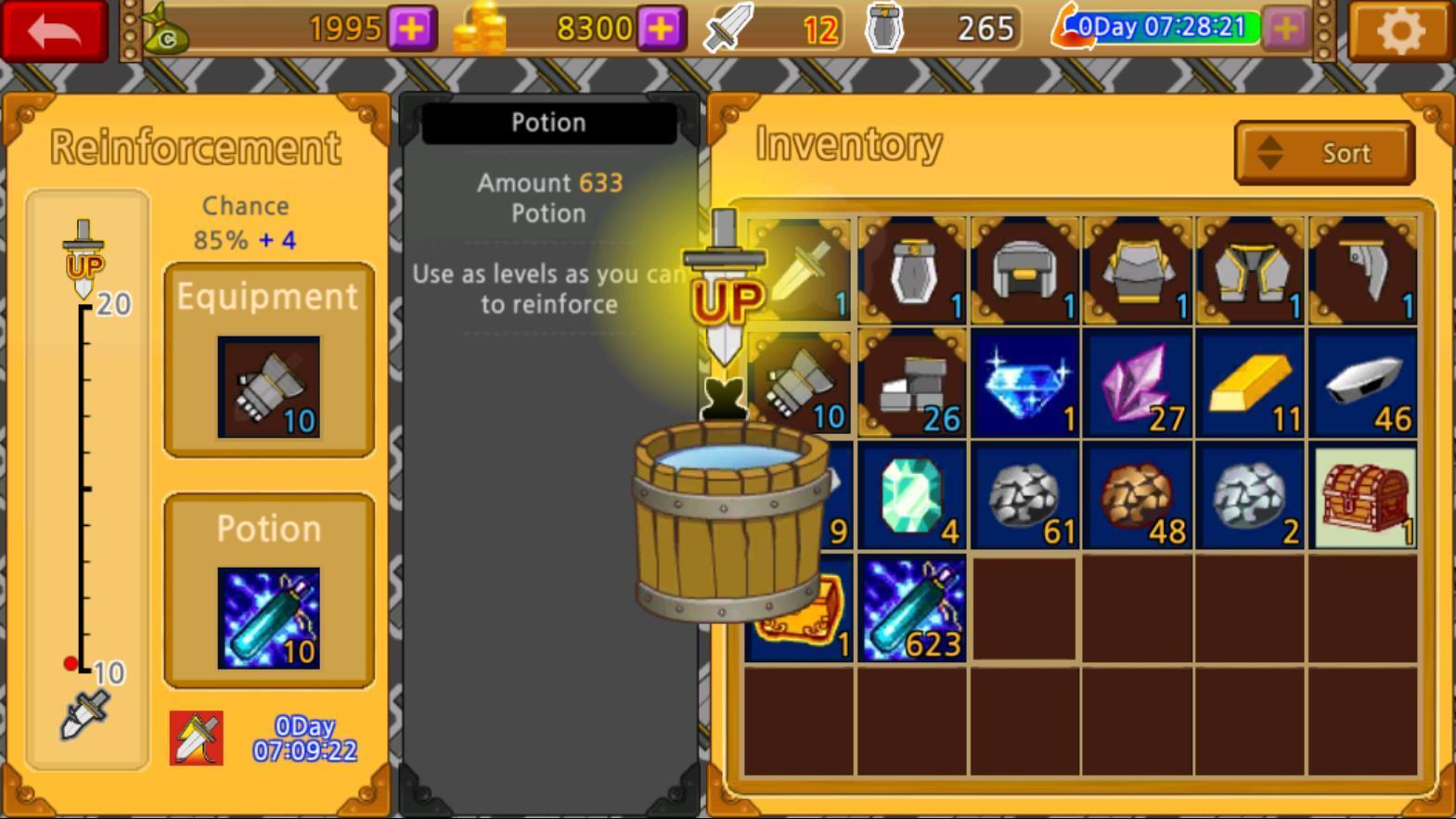The image size is (1456, 819).
Task: Go back with the red arrow button
Action: coord(55,31)
